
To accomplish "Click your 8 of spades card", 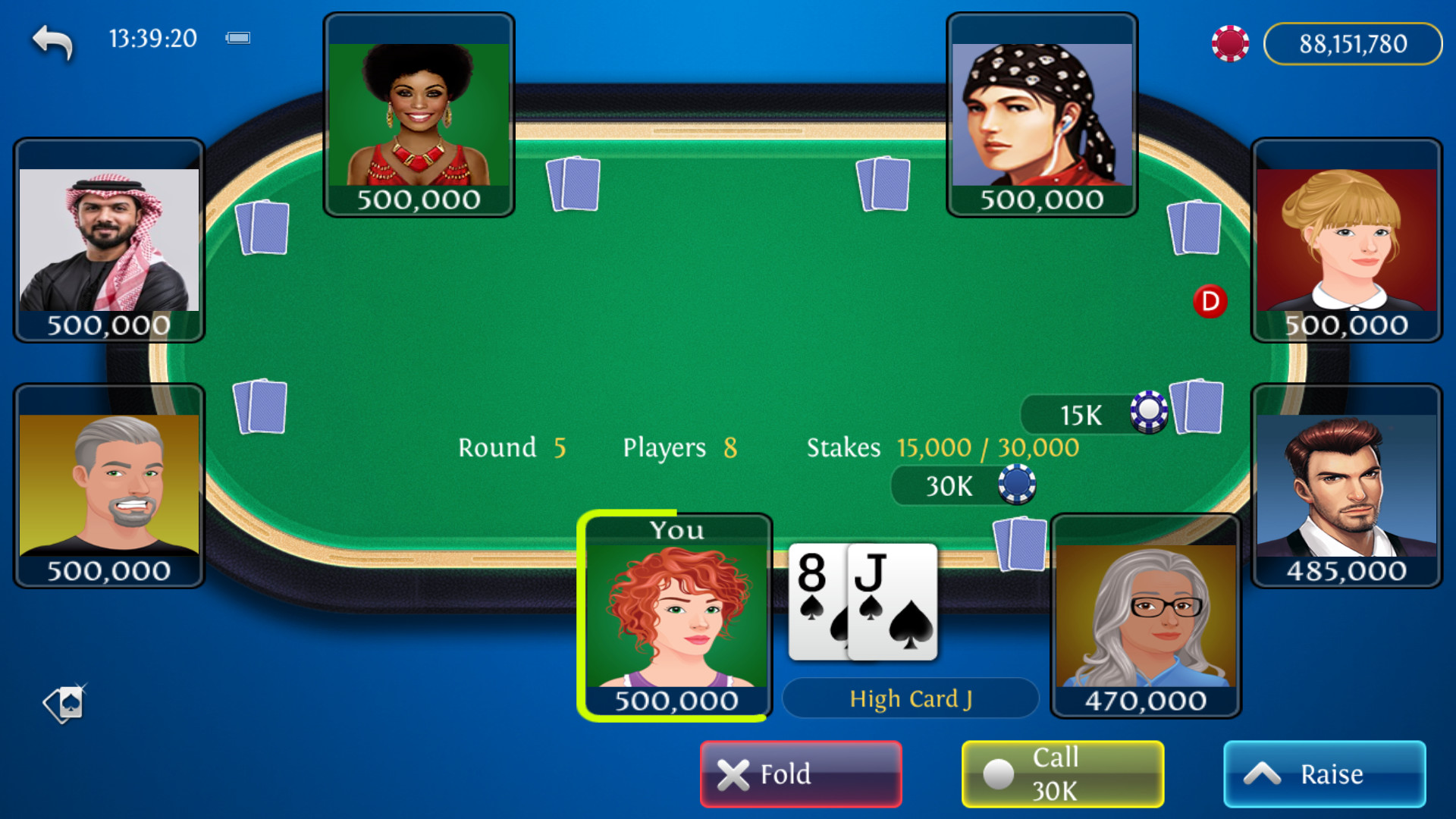I will tap(811, 599).
